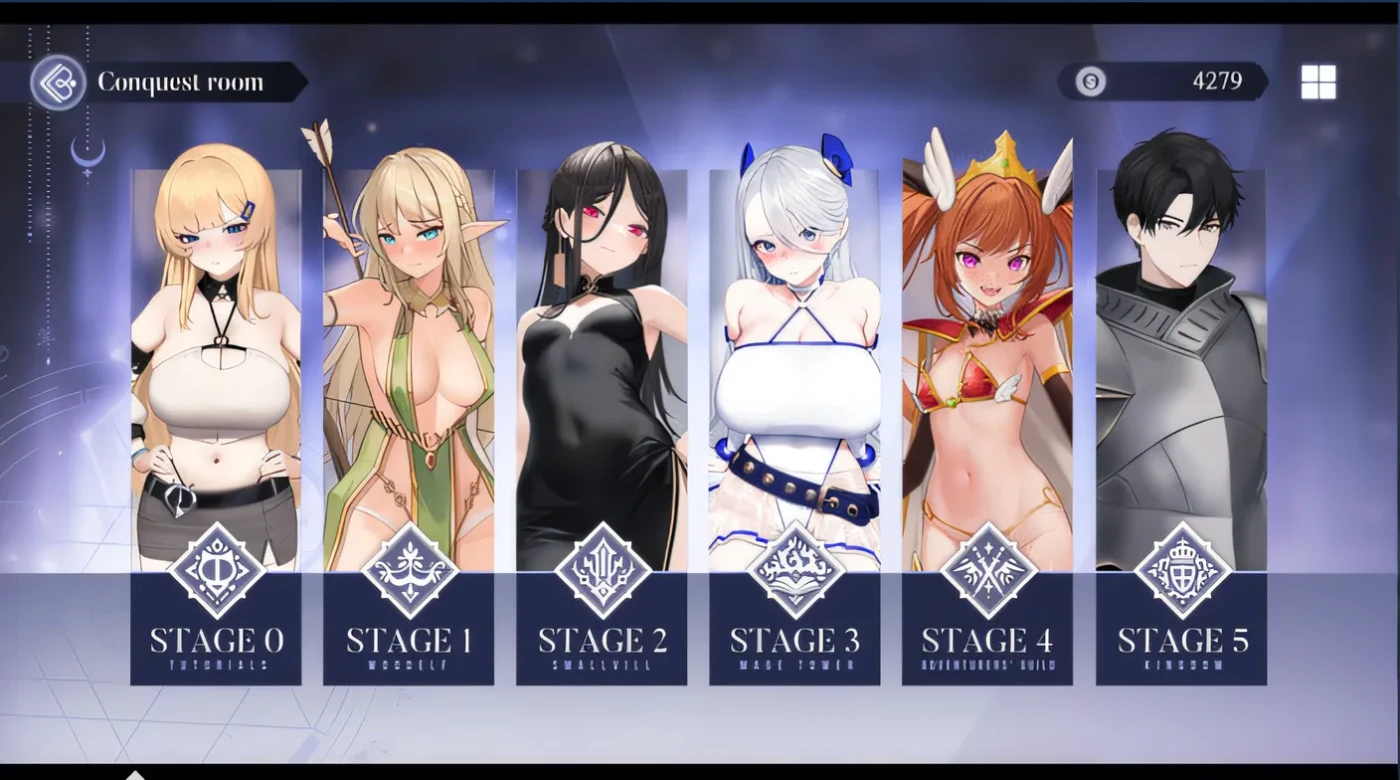1400x780 pixels.
Task: Click the Stage 5 Kingdom crest emblem
Action: point(1181,570)
